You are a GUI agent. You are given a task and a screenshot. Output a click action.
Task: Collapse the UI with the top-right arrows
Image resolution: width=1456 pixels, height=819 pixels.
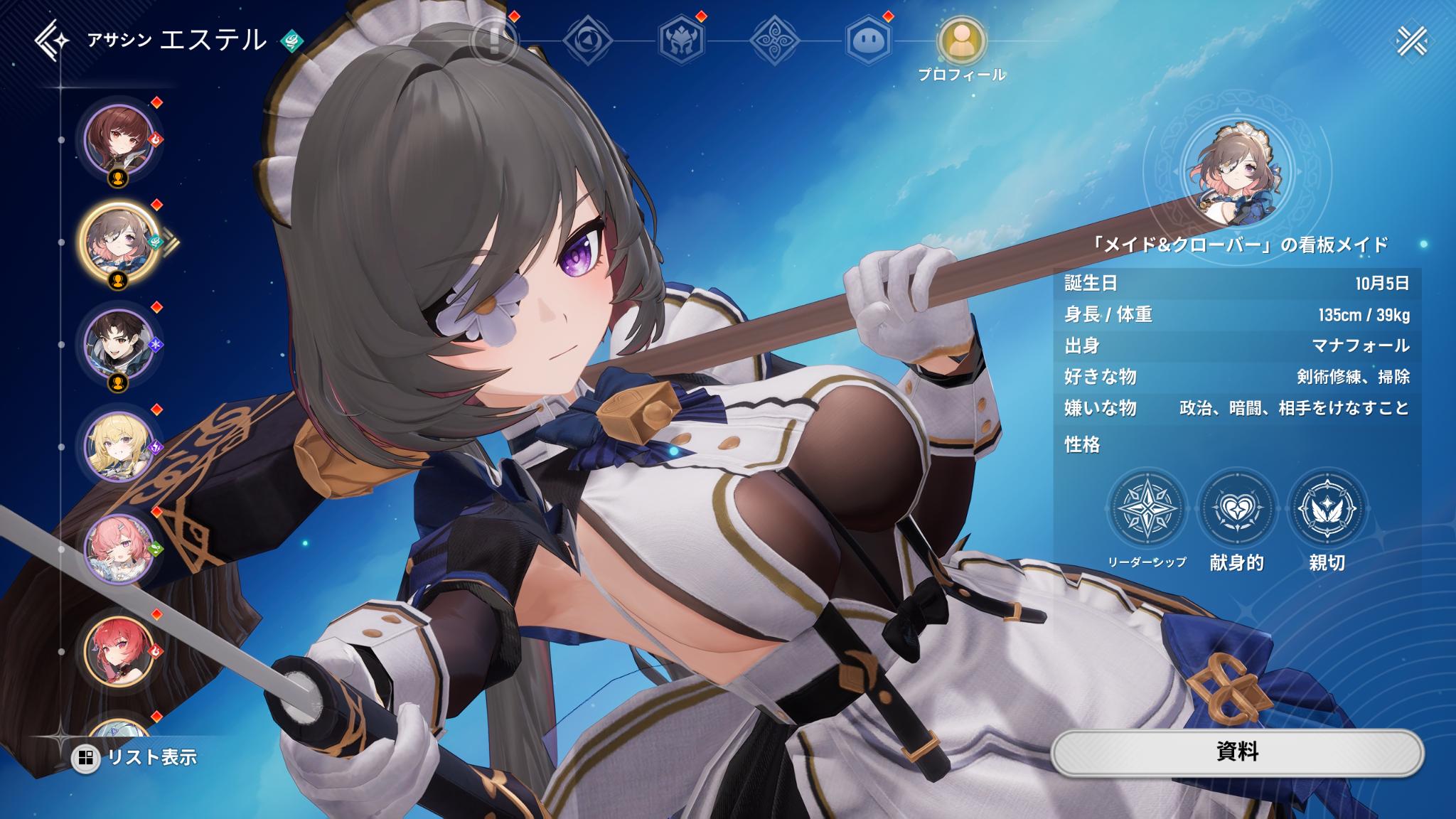click(x=1411, y=41)
